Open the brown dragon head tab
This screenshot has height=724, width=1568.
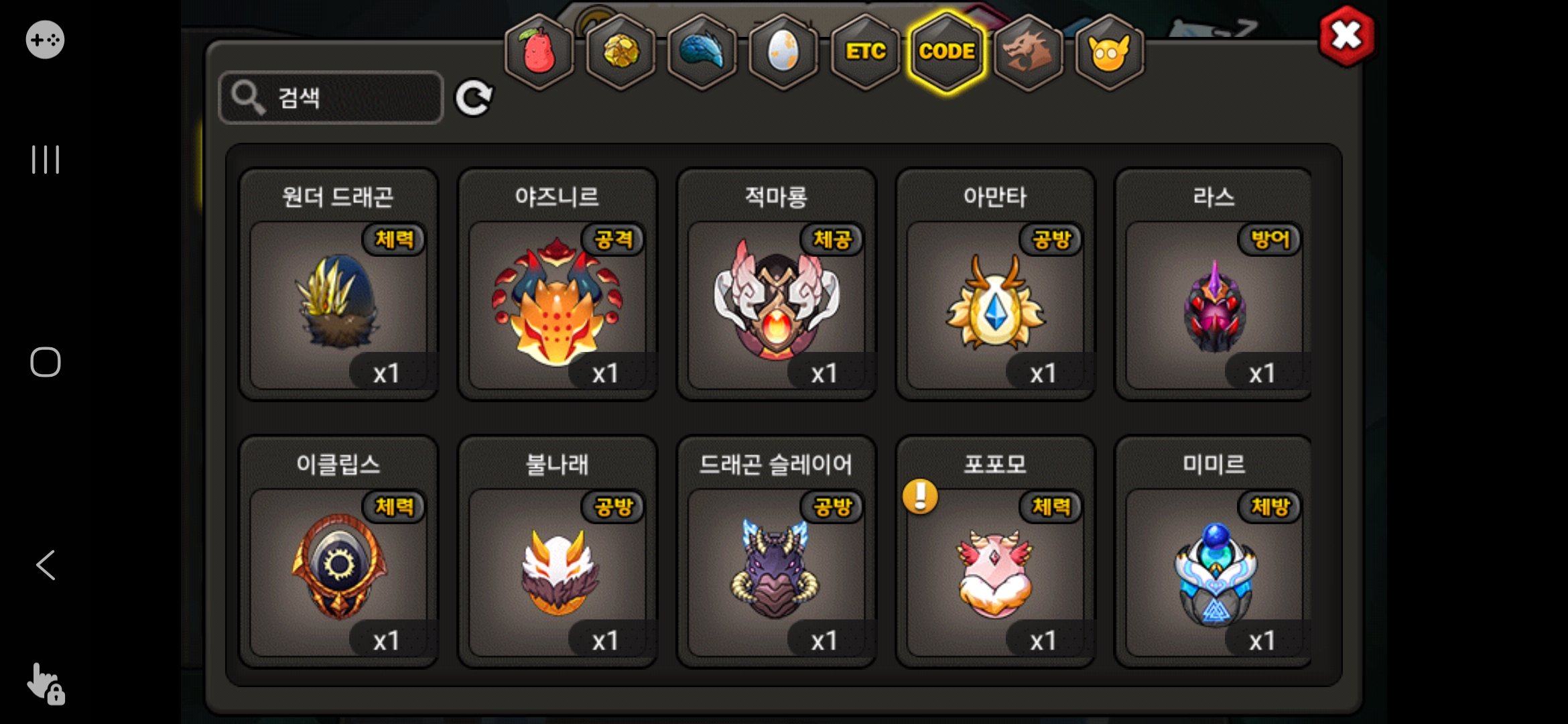pos(1028,52)
